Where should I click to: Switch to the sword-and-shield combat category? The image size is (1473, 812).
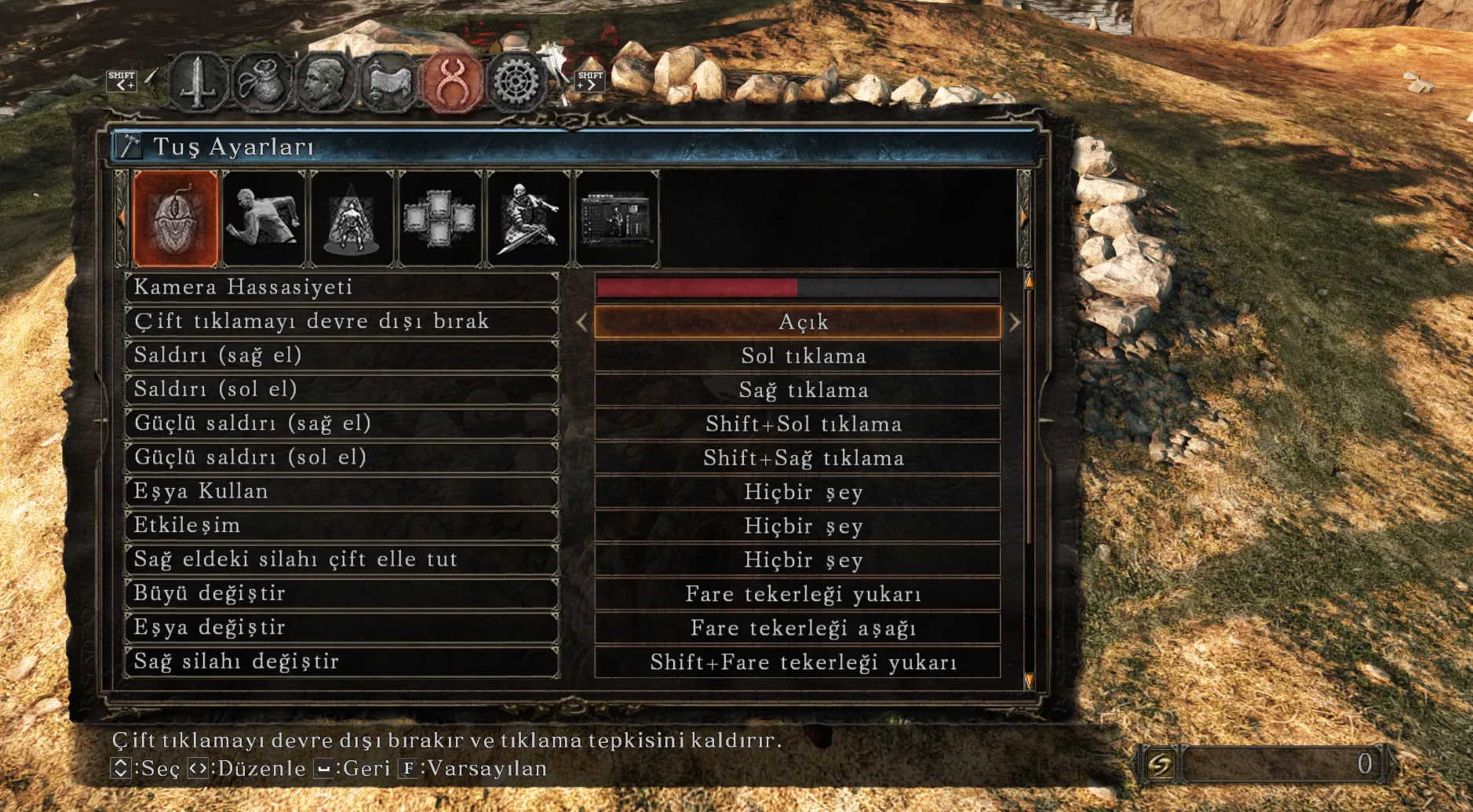point(528,219)
